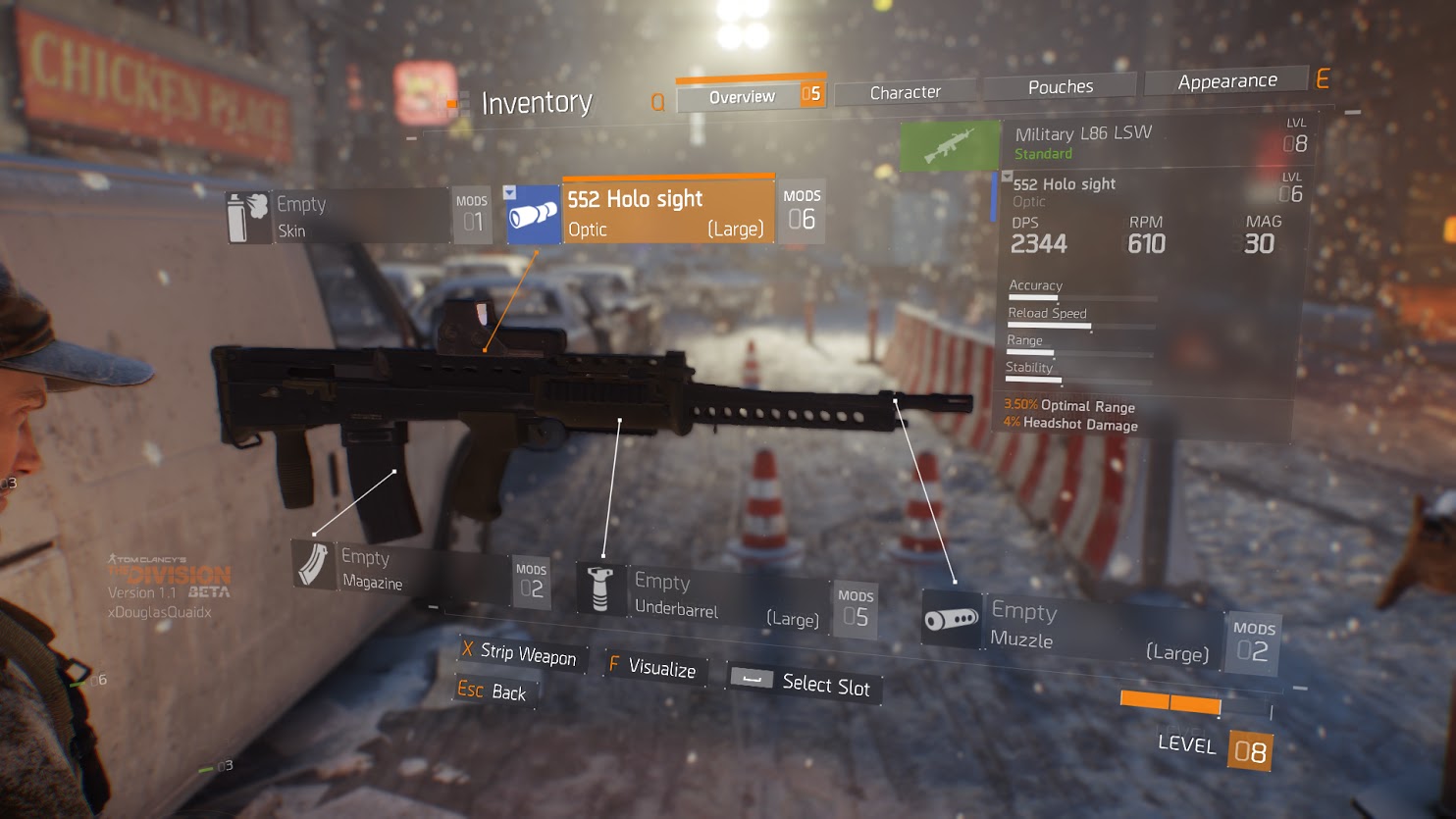Click the Select Slot button
Viewport: 1456px width, 819px height.
[x=805, y=683]
